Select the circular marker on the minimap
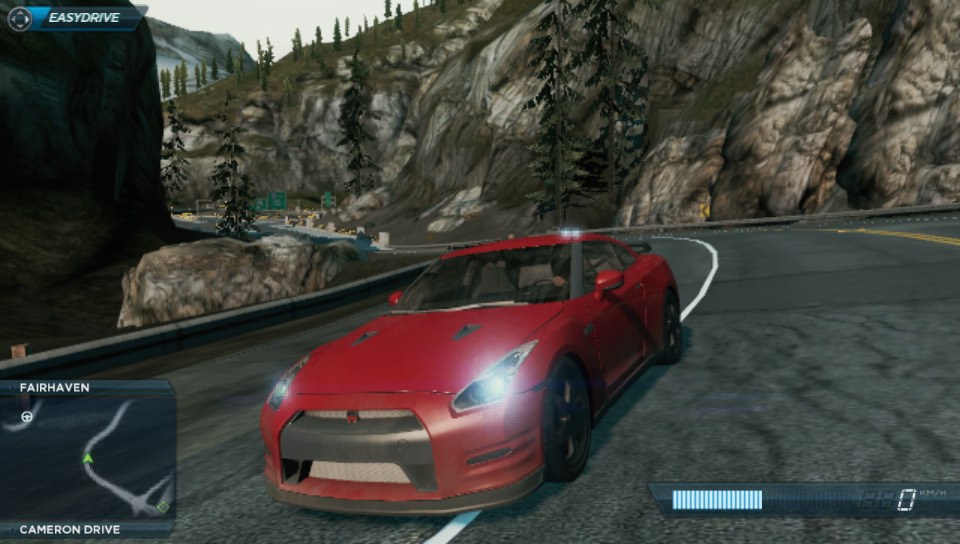 (x=27, y=415)
